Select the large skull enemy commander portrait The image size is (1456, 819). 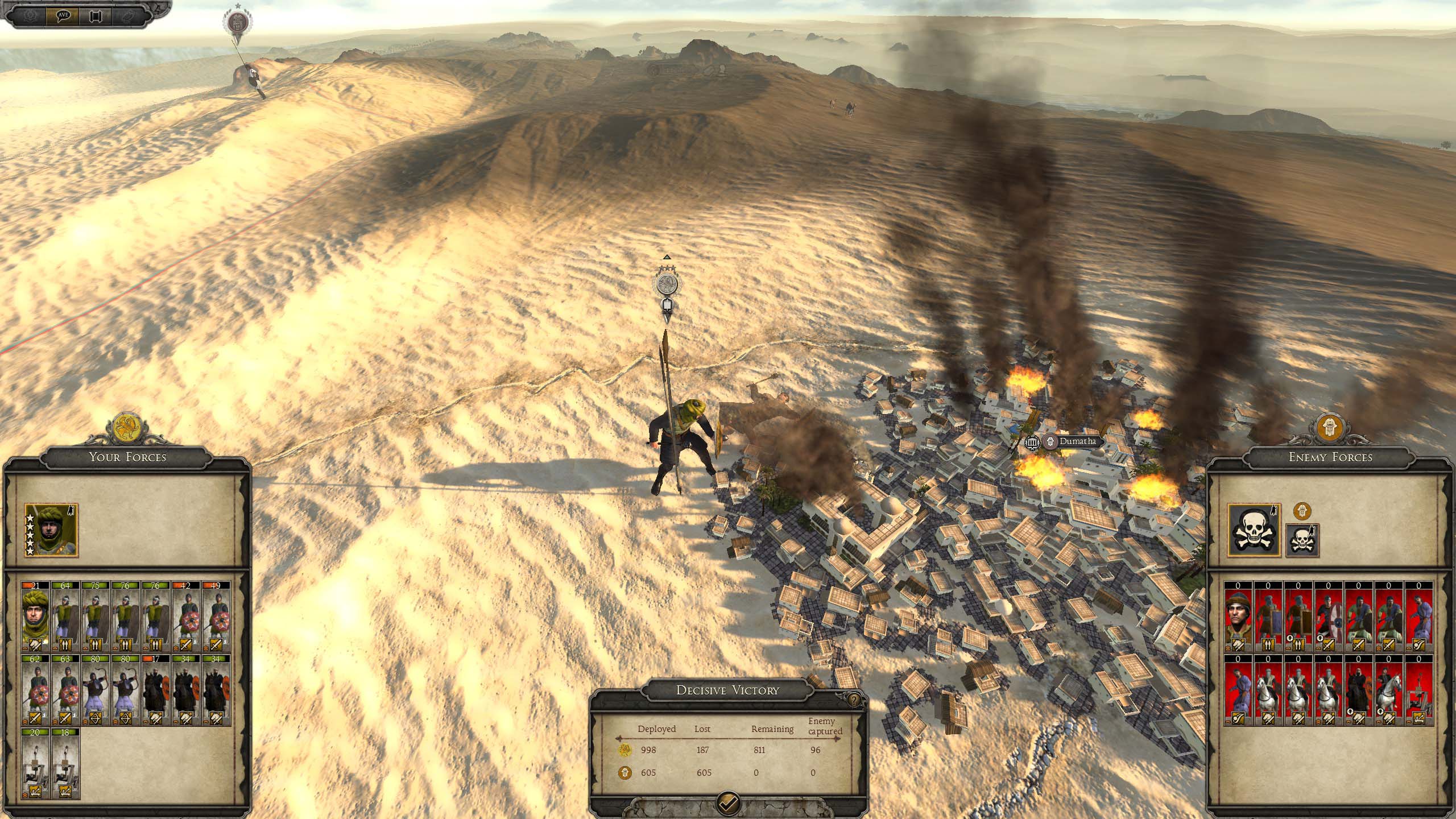click(1254, 530)
